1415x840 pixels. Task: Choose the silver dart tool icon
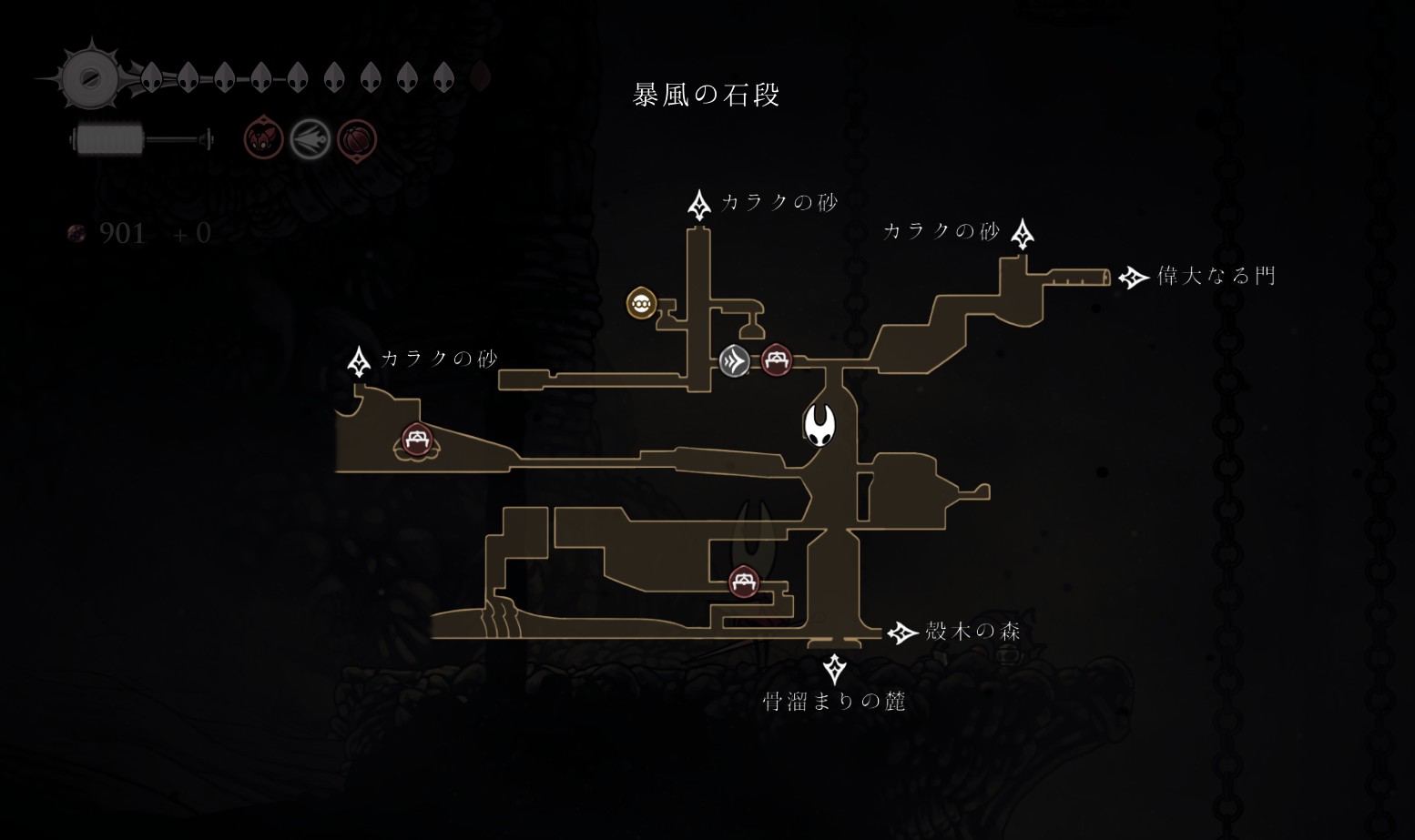310,140
